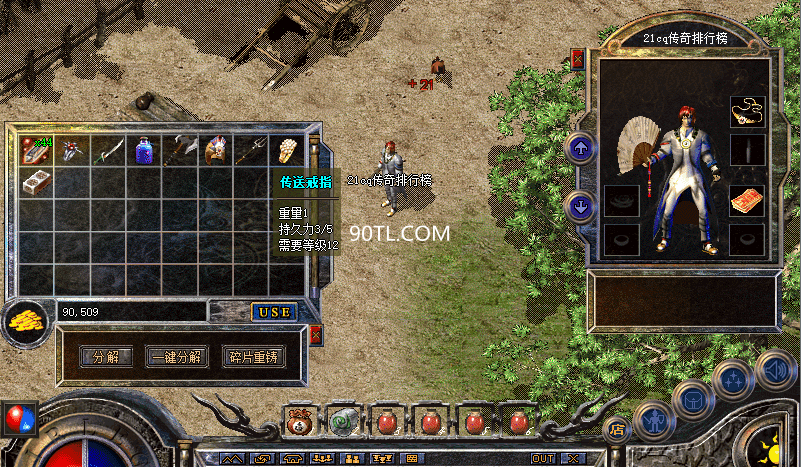Click the blue down arrow on character panel
This screenshot has width=801, height=467.
point(580,207)
